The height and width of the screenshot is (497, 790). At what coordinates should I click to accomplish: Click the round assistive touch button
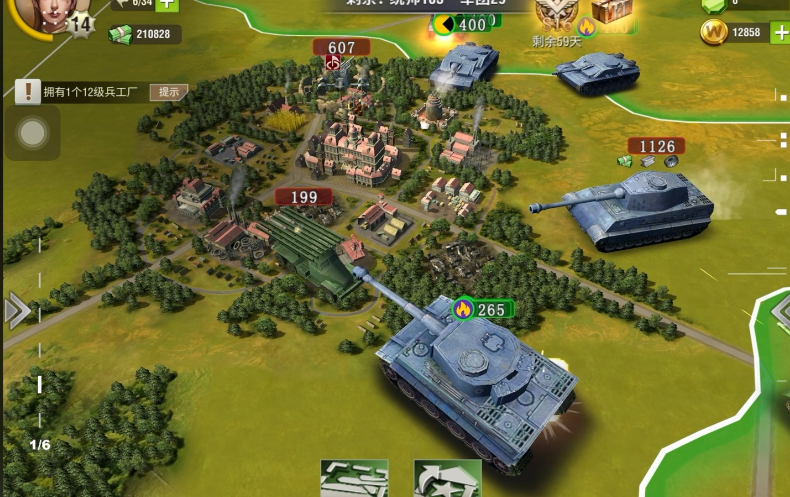pyautogui.click(x=32, y=133)
